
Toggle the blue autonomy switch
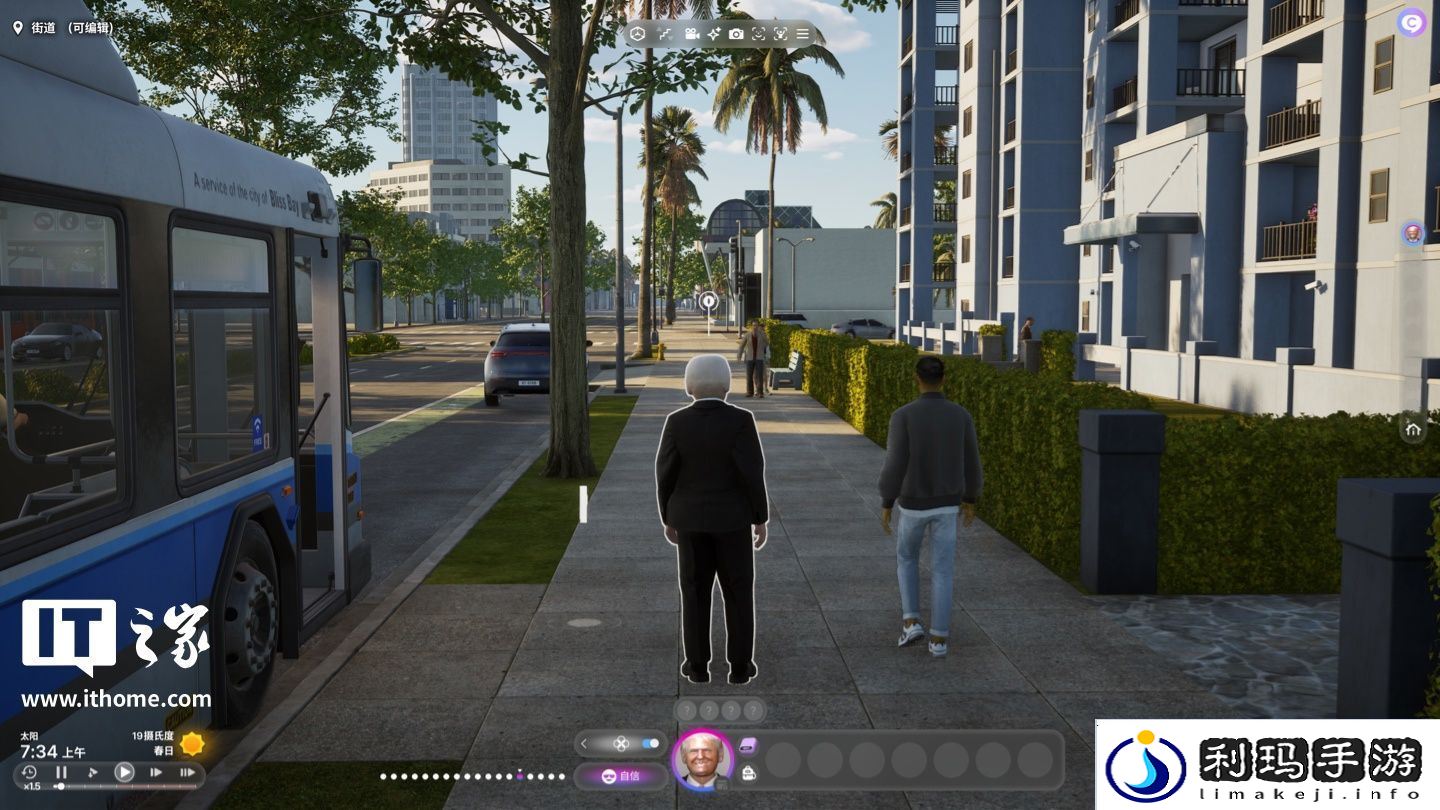651,743
